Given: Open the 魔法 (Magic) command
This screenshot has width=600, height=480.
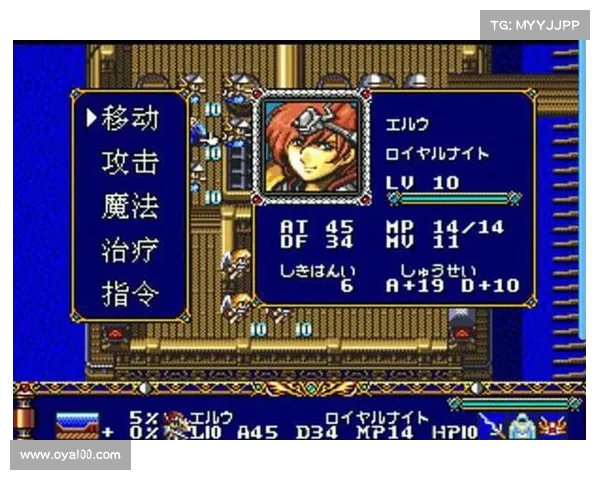Looking at the screenshot, I should 130,207.
